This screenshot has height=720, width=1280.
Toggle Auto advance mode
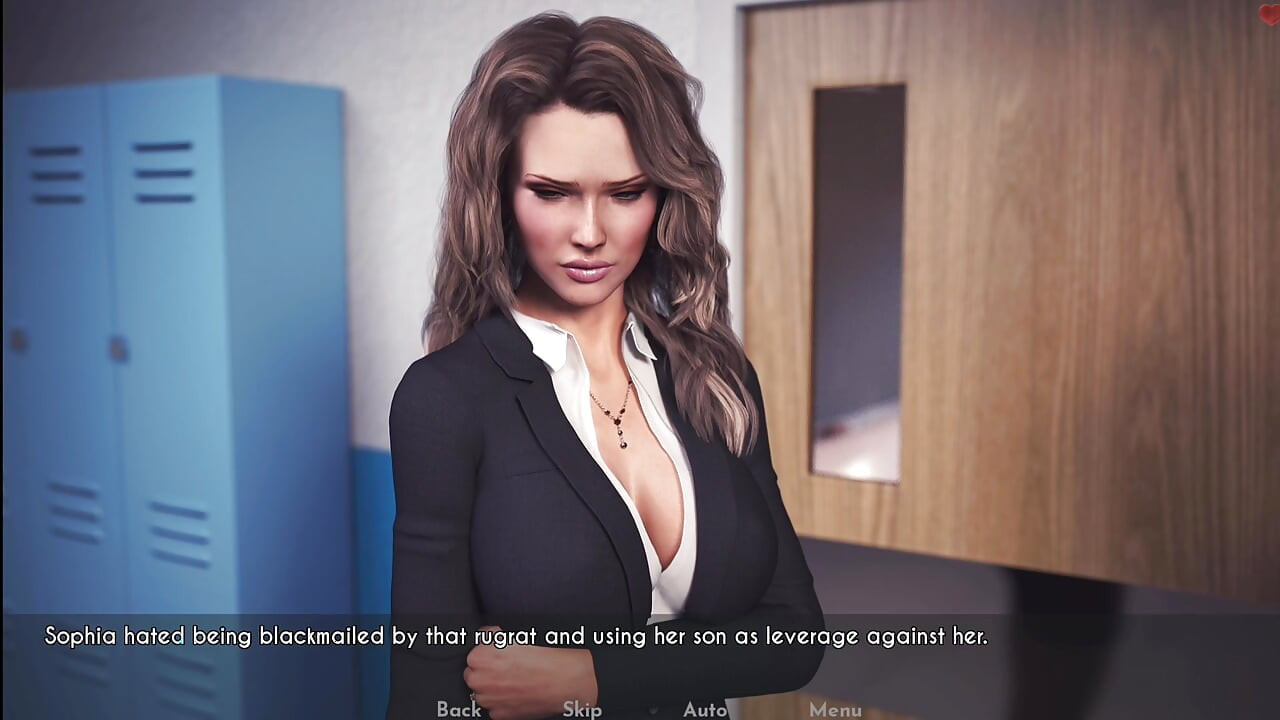[x=705, y=709]
